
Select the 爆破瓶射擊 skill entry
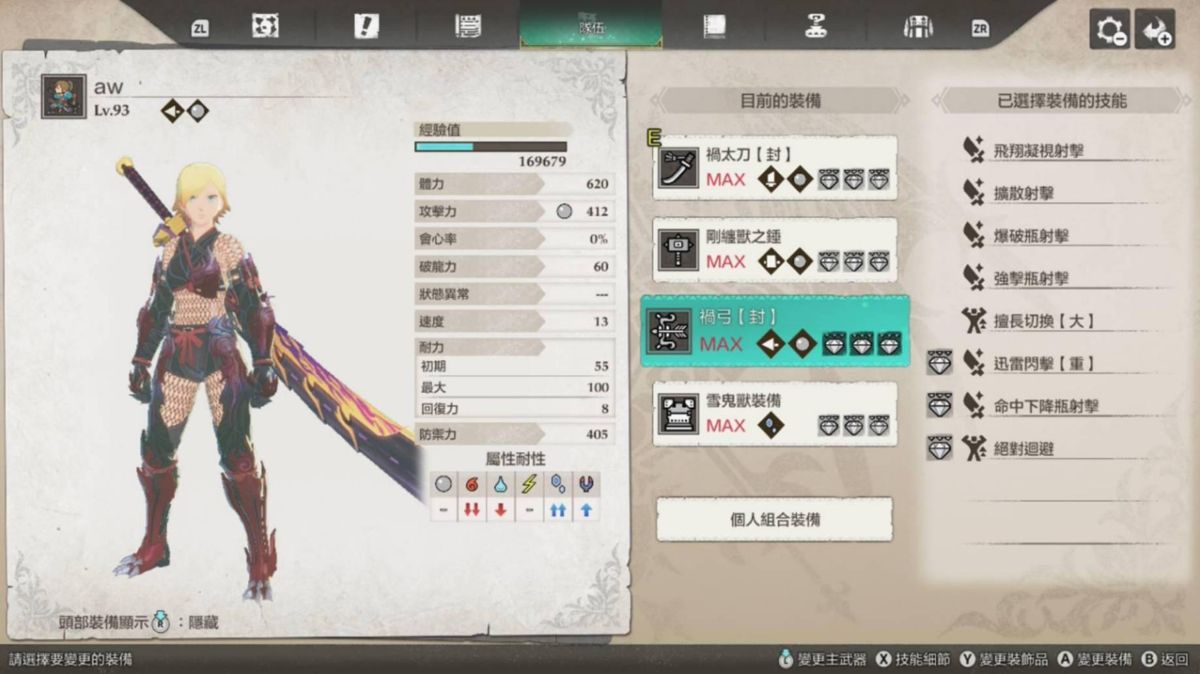1030,237
